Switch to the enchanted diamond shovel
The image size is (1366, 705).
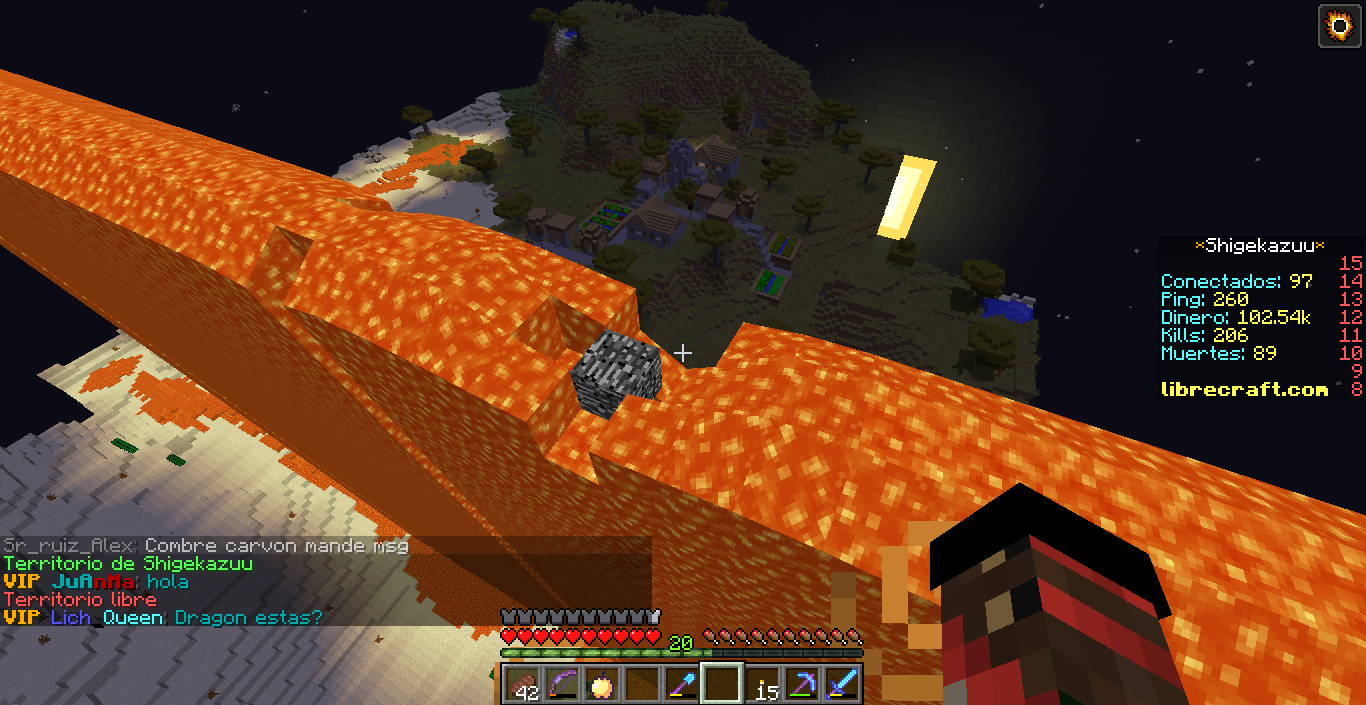pos(681,685)
